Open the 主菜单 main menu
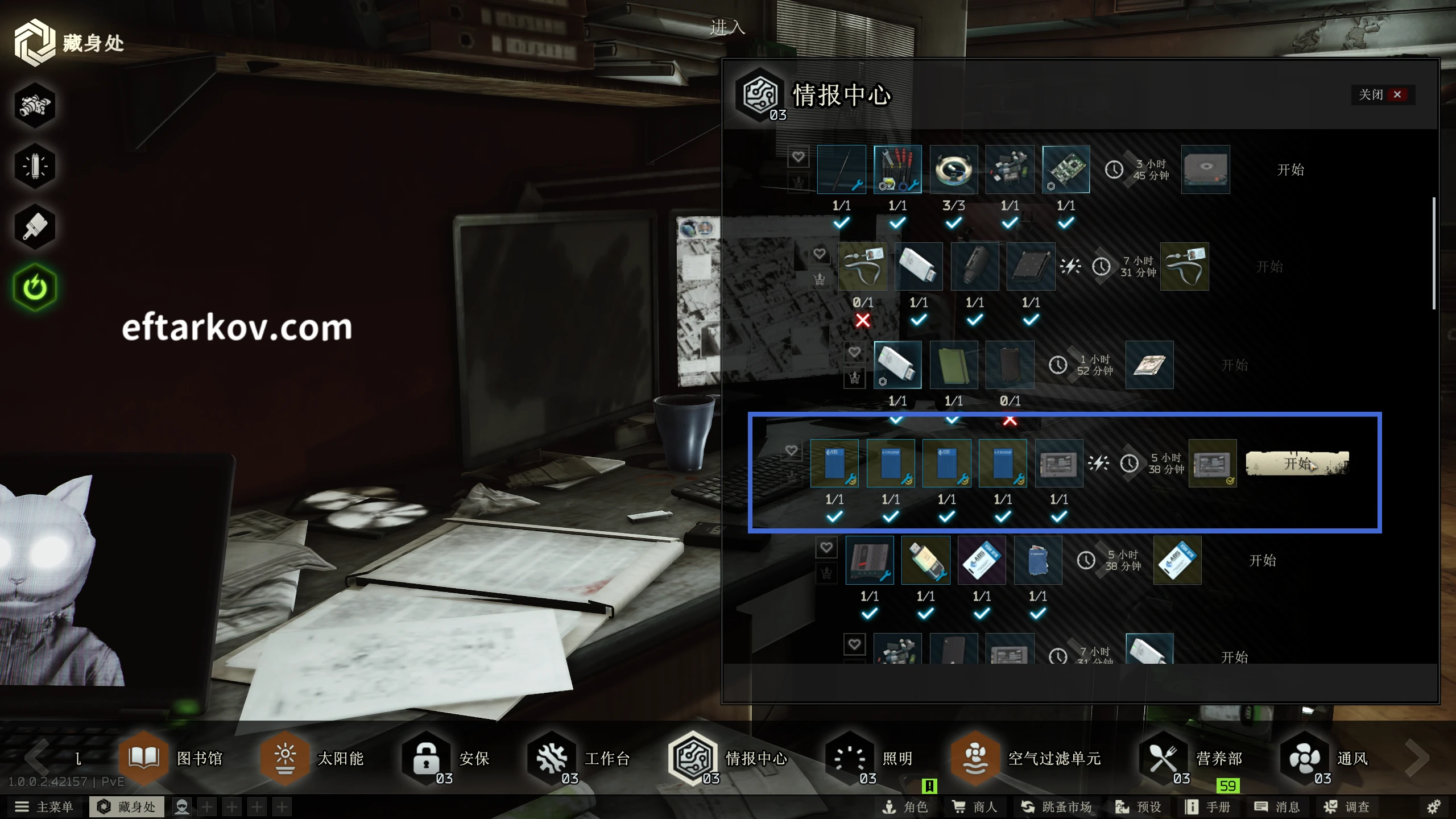 coord(44,806)
